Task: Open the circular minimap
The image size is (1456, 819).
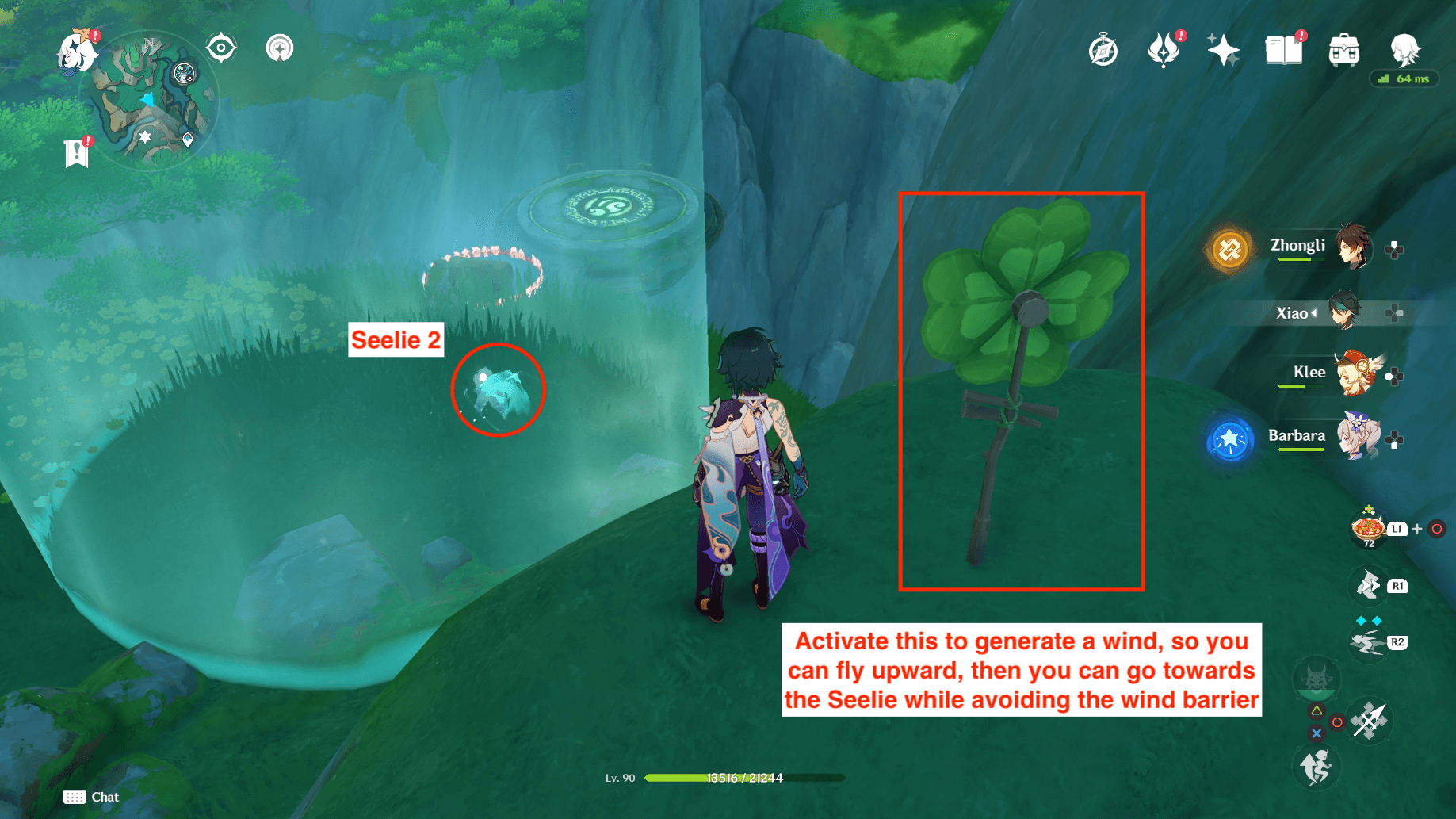Action: click(x=149, y=101)
